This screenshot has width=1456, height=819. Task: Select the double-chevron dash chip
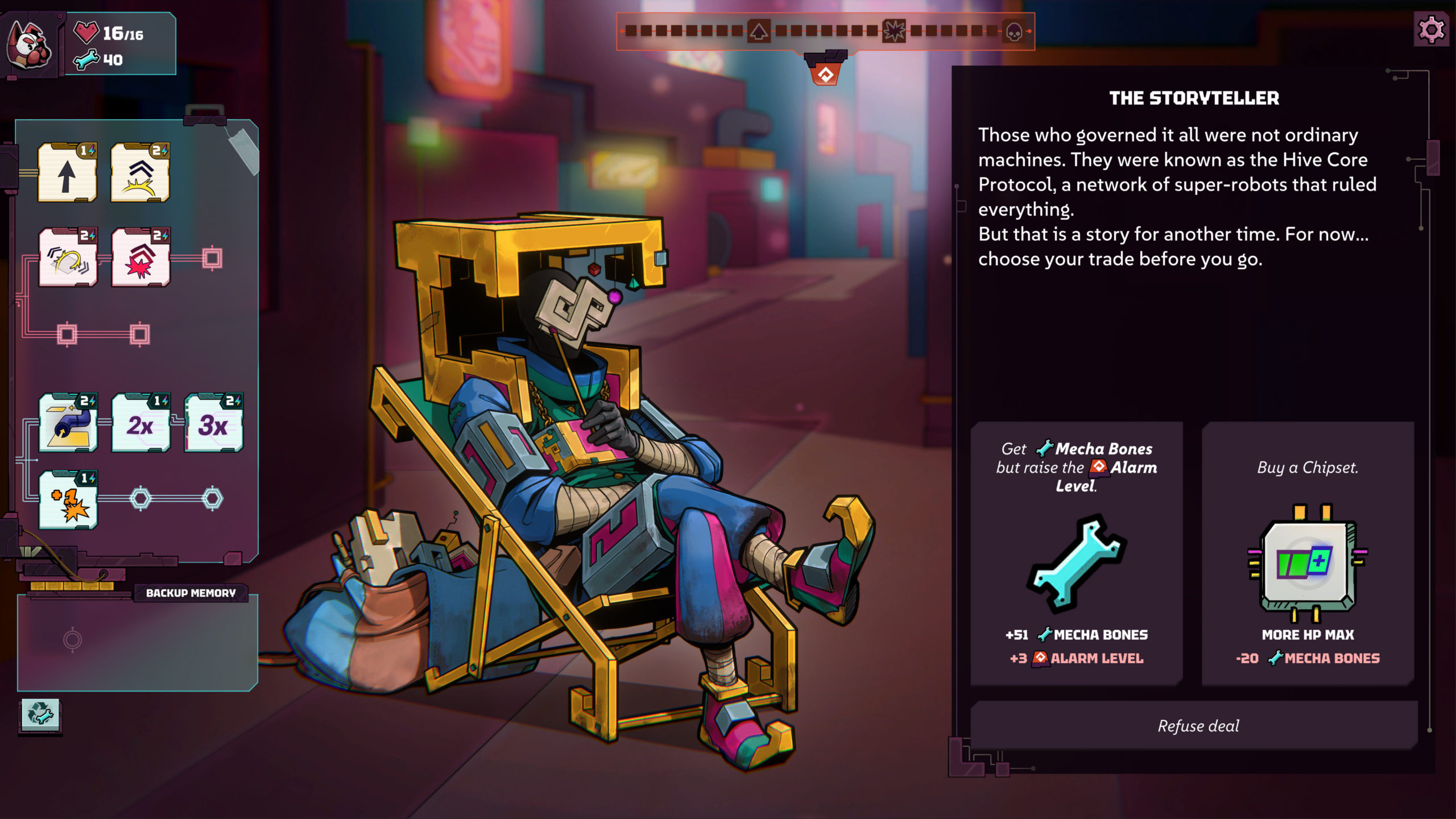click(140, 173)
